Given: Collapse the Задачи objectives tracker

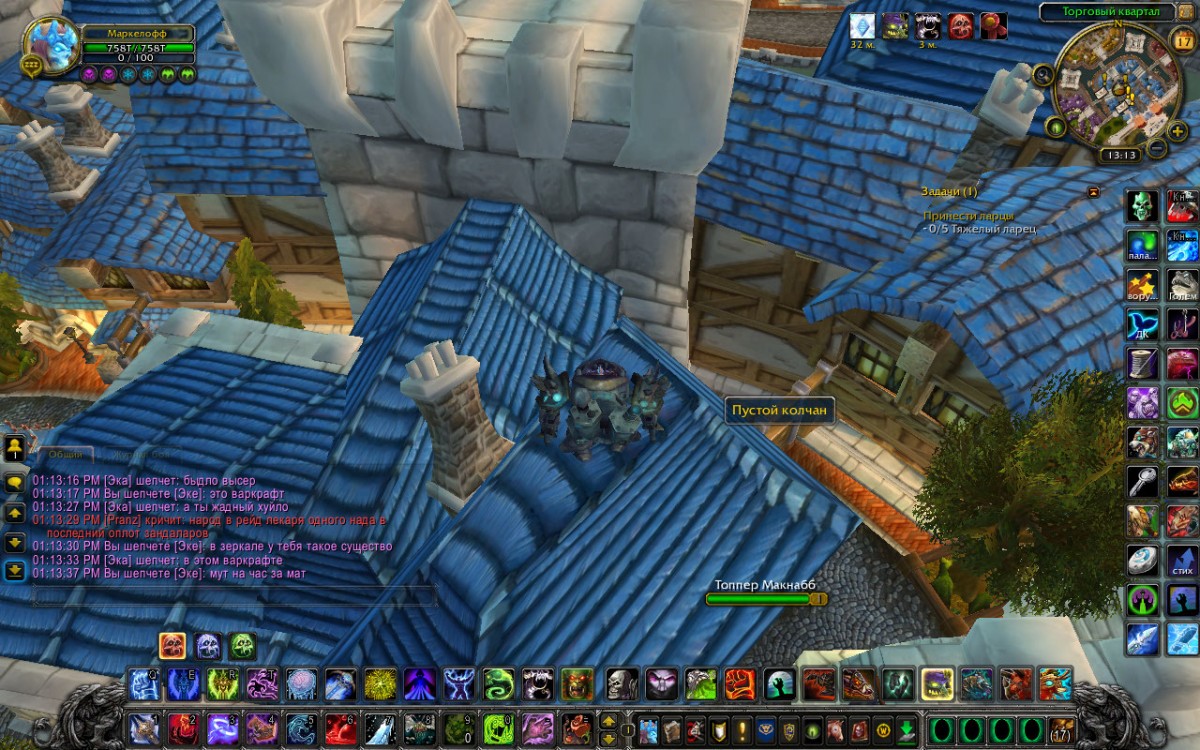Looking at the screenshot, I should click(x=1093, y=191).
